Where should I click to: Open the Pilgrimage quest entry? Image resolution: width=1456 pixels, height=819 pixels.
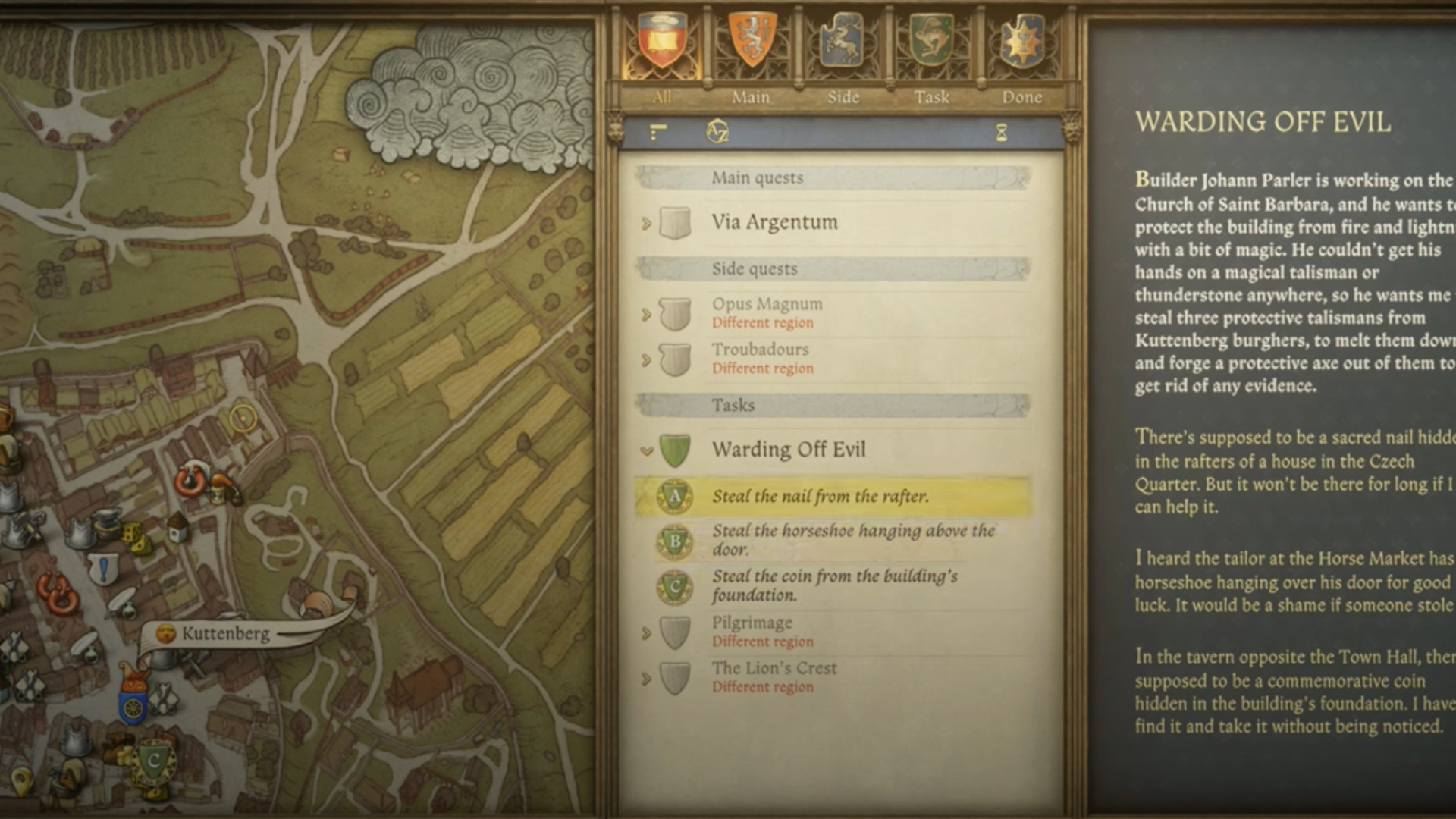[752, 623]
